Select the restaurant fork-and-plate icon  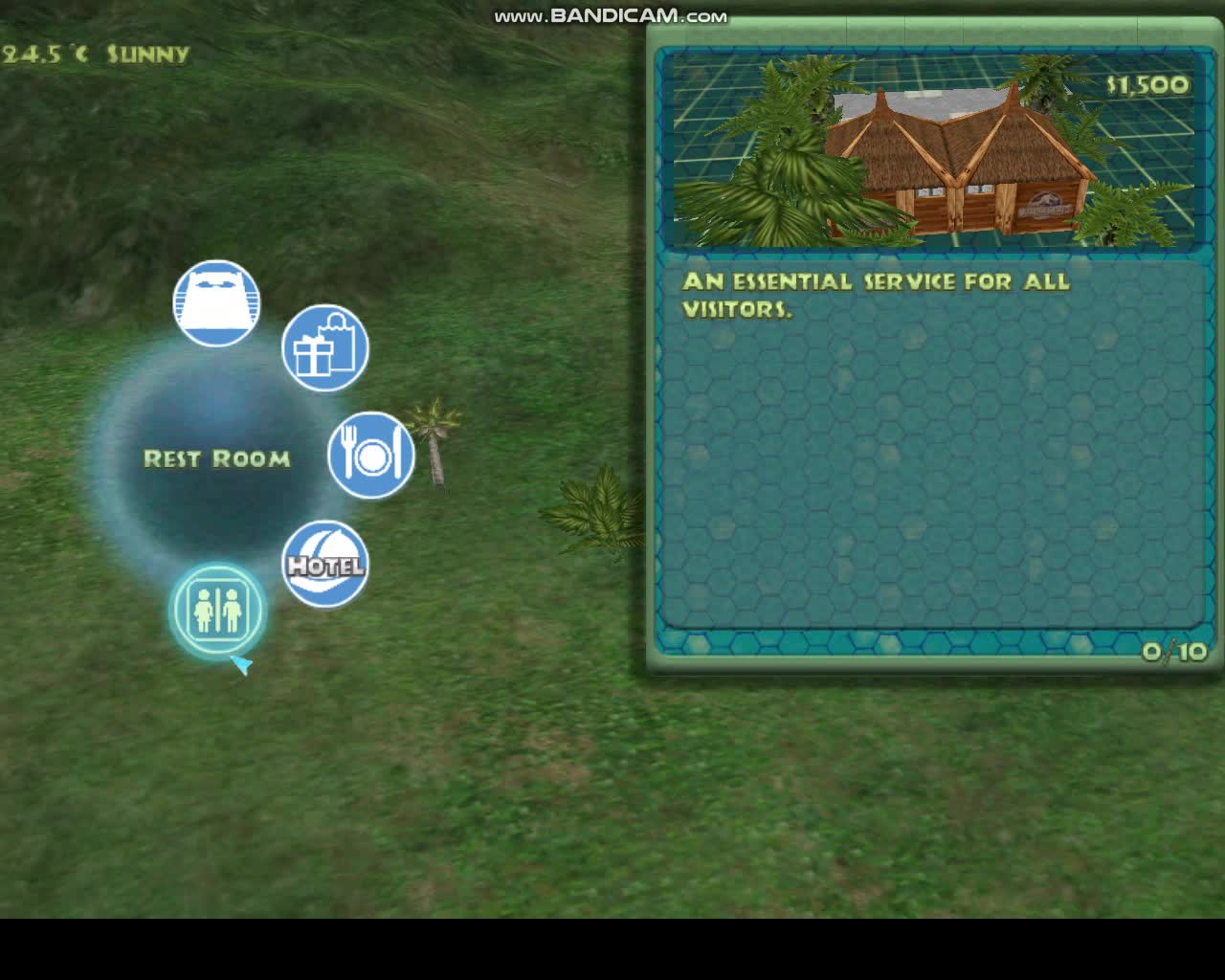pyautogui.click(x=370, y=455)
